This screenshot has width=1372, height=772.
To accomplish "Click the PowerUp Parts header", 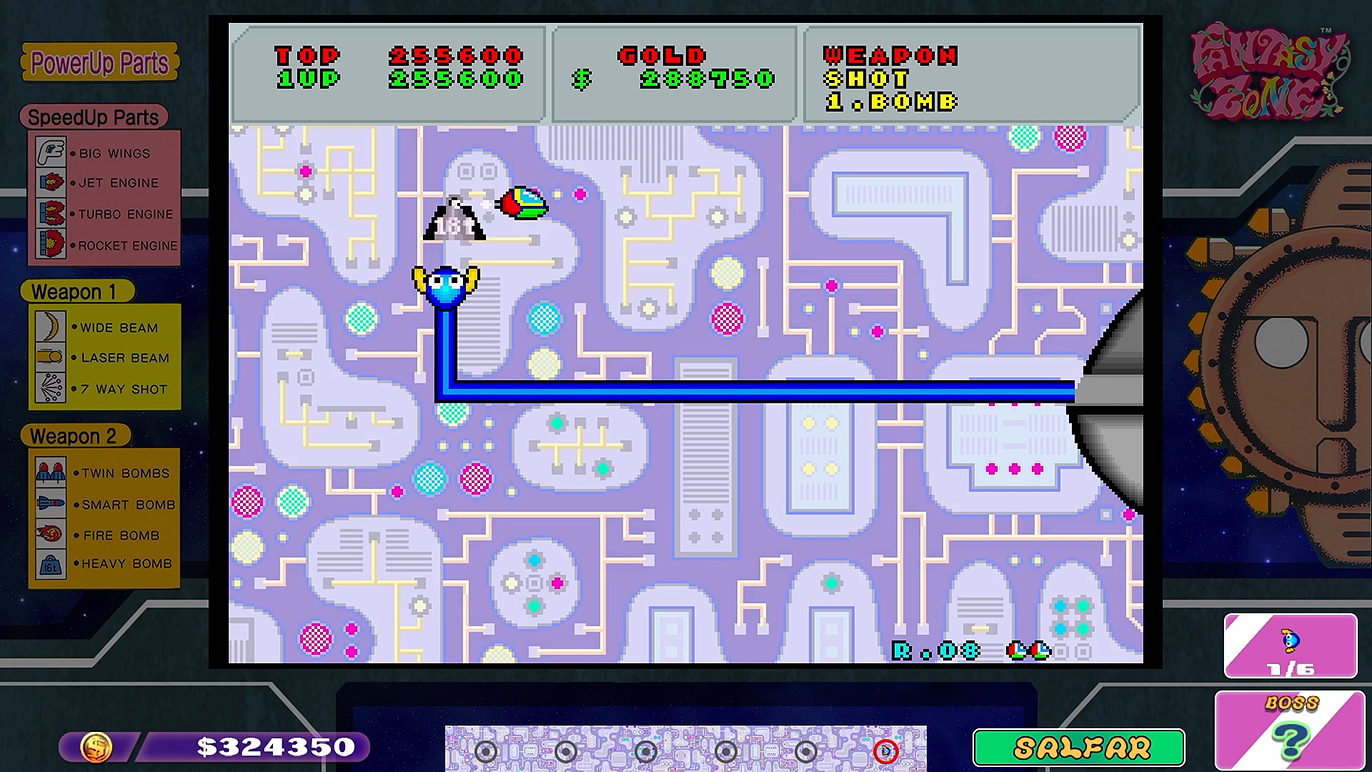I will [x=99, y=64].
